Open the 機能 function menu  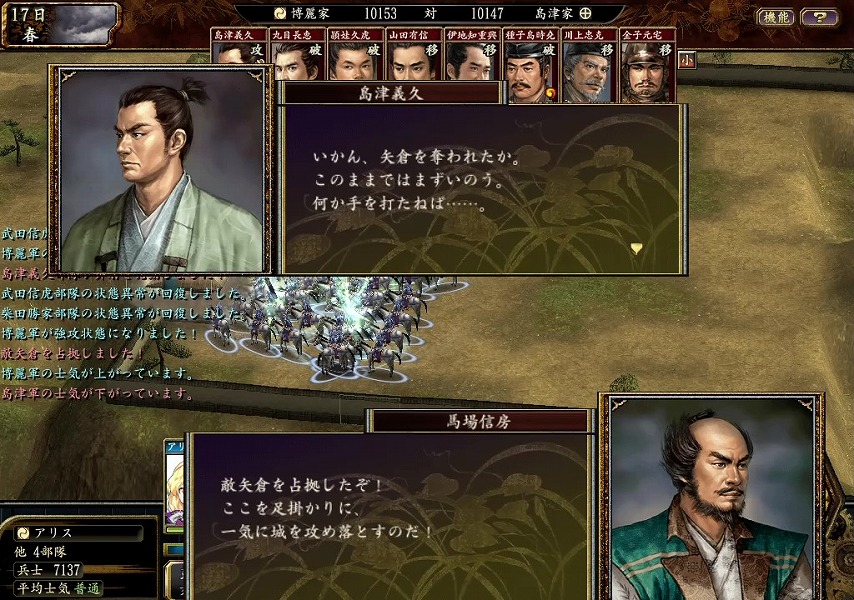[x=776, y=16]
